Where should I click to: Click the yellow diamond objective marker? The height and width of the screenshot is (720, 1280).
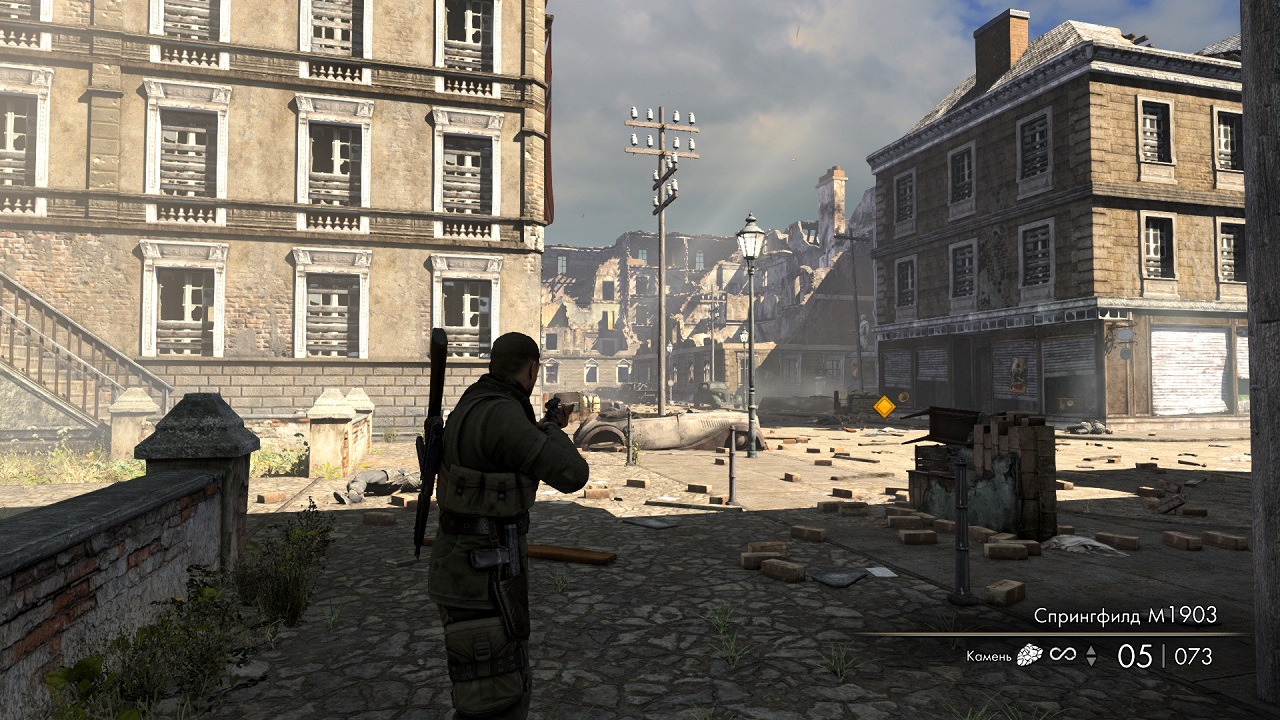(x=884, y=406)
